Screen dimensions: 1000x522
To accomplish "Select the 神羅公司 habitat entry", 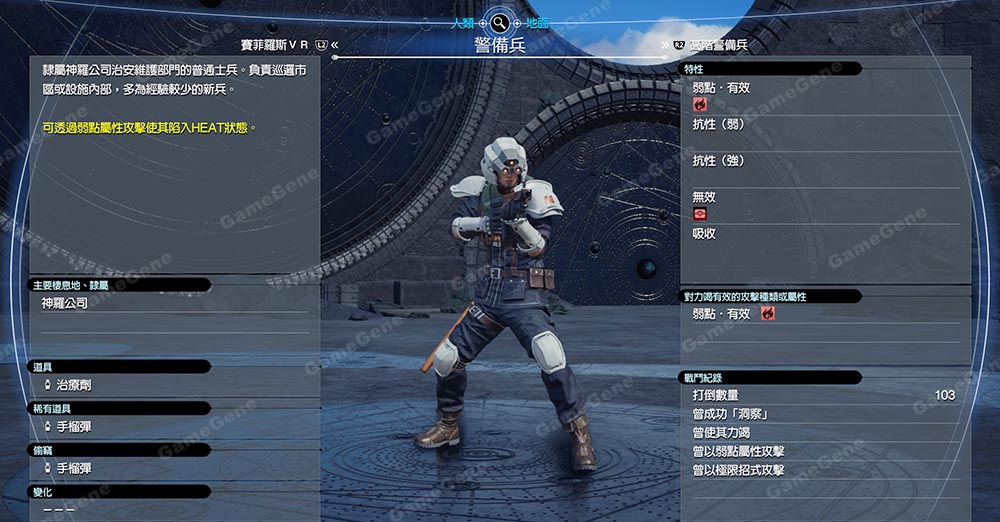I will [x=64, y=303].
